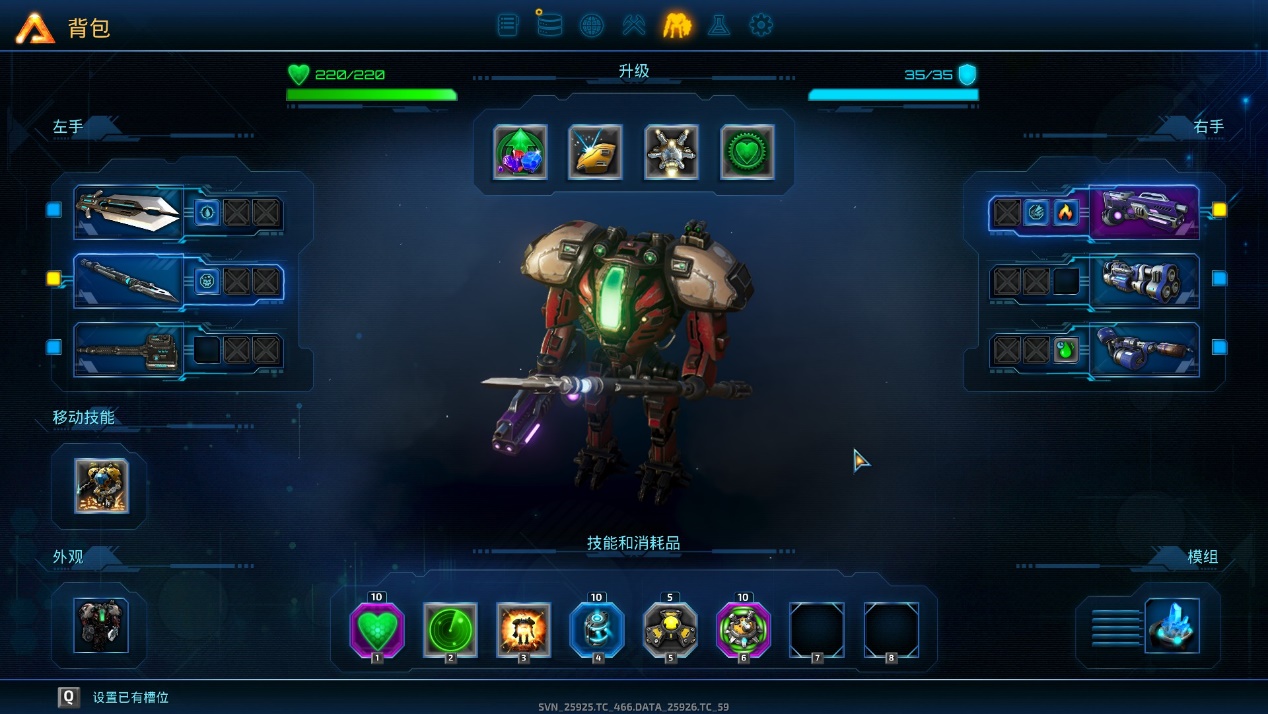Image resolution: width=1268 pixels, height=714 pixels.
Task: Select the green heart consumable slot
Action: click(377, 630)
